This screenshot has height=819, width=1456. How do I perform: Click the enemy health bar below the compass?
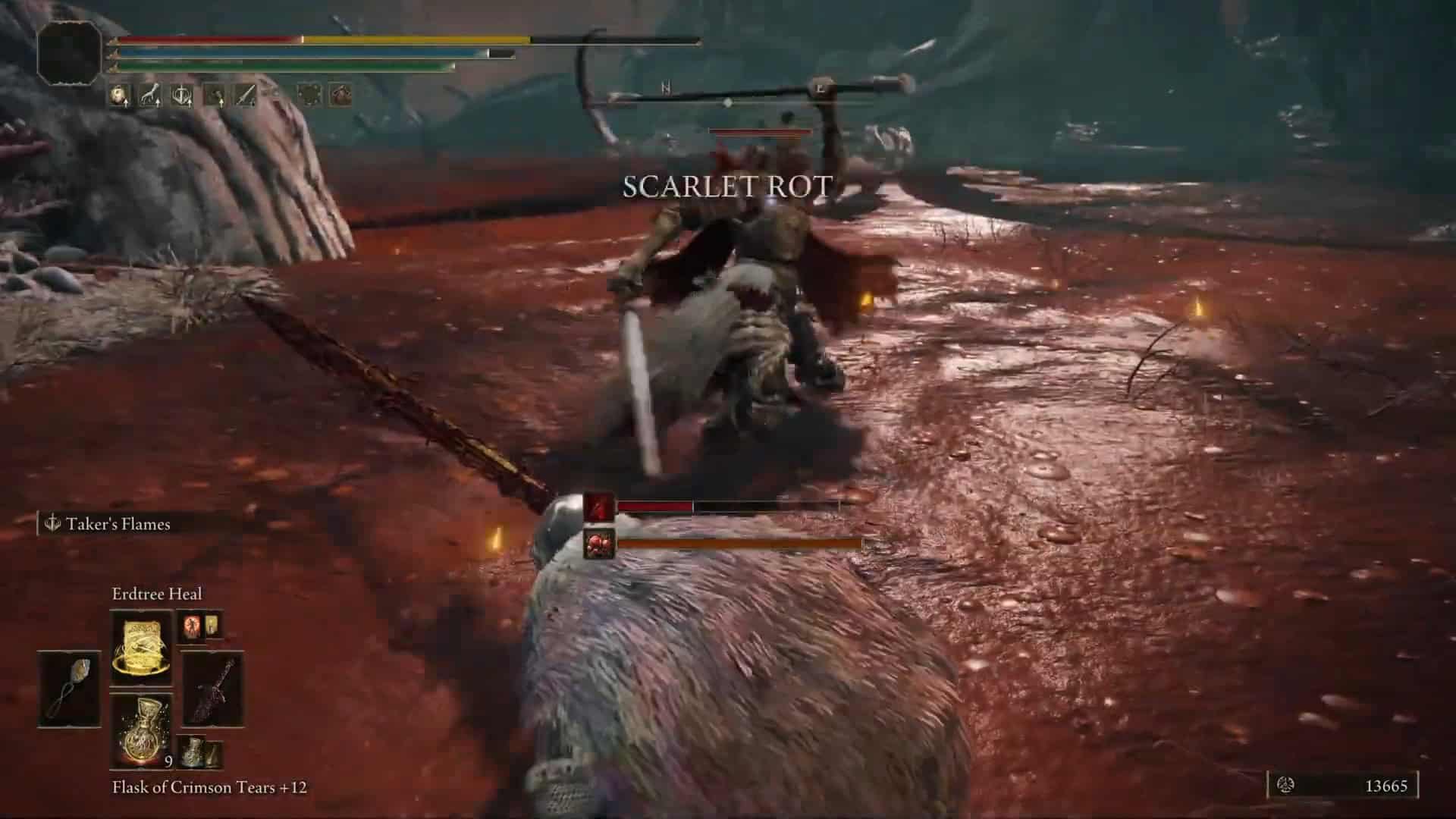point(758,130)
